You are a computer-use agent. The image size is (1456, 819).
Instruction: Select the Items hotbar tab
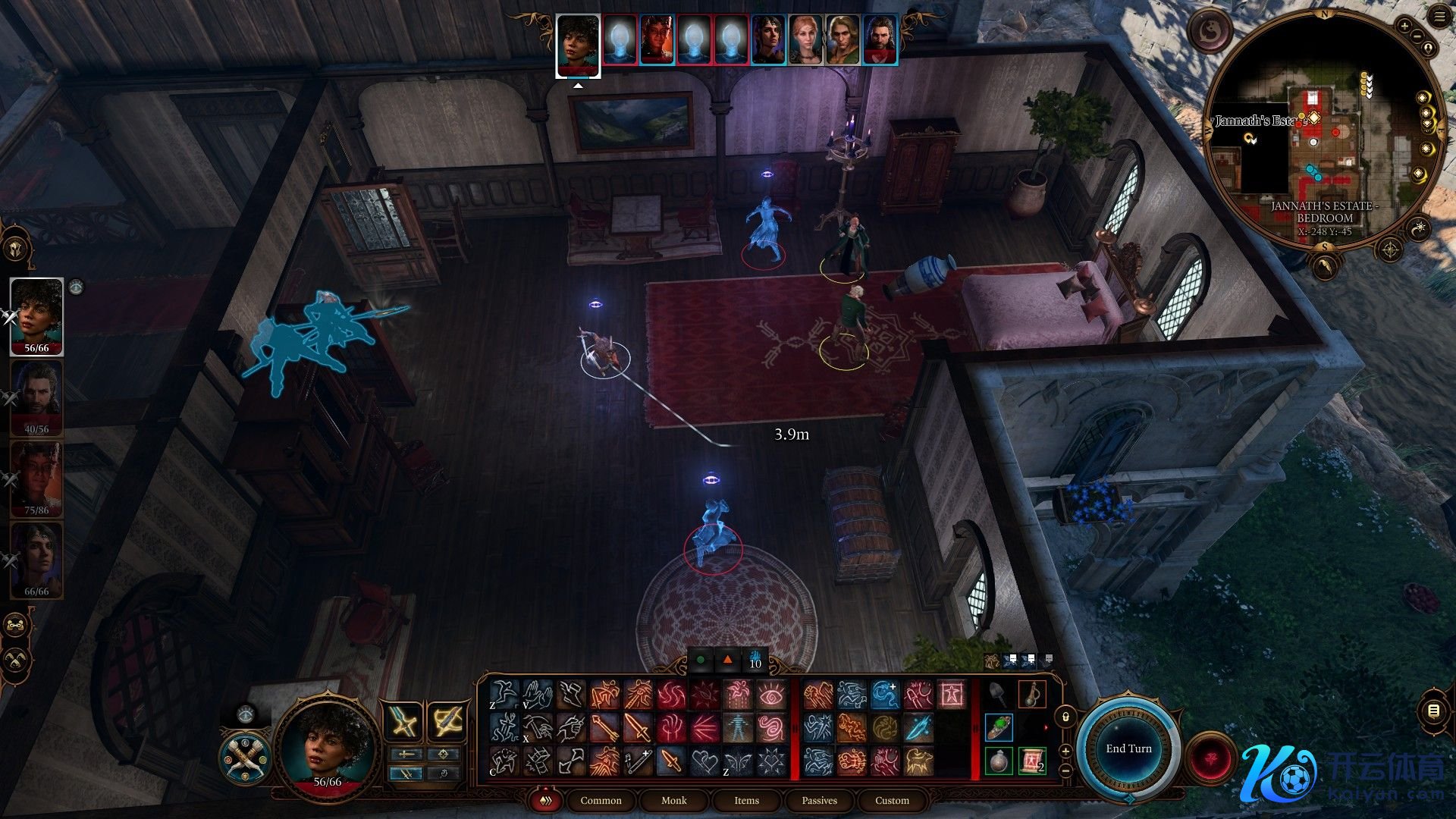[746, 800]
